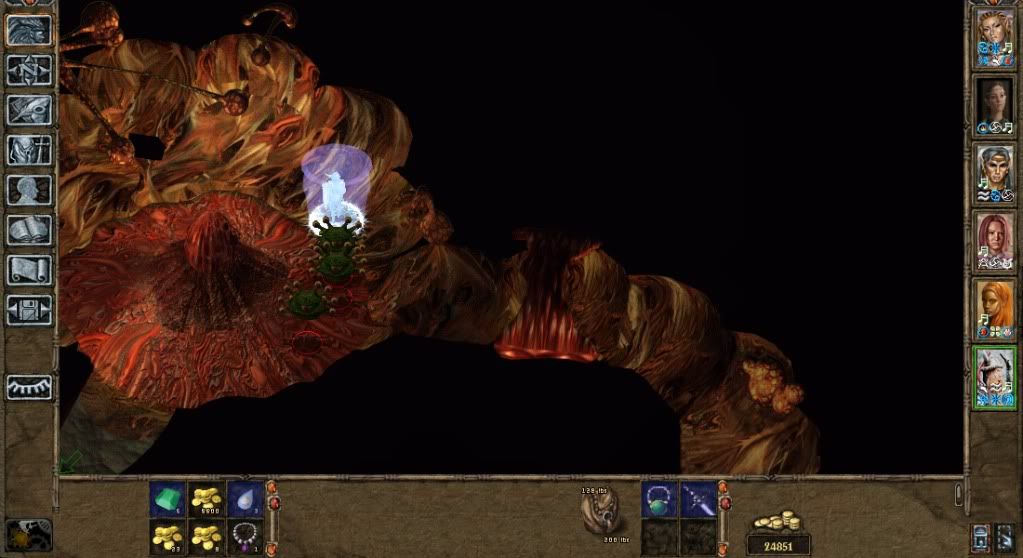Open the priest scroll button
Image resolution: width=1023 pixels, height=558 pixels.
(29, 269)
